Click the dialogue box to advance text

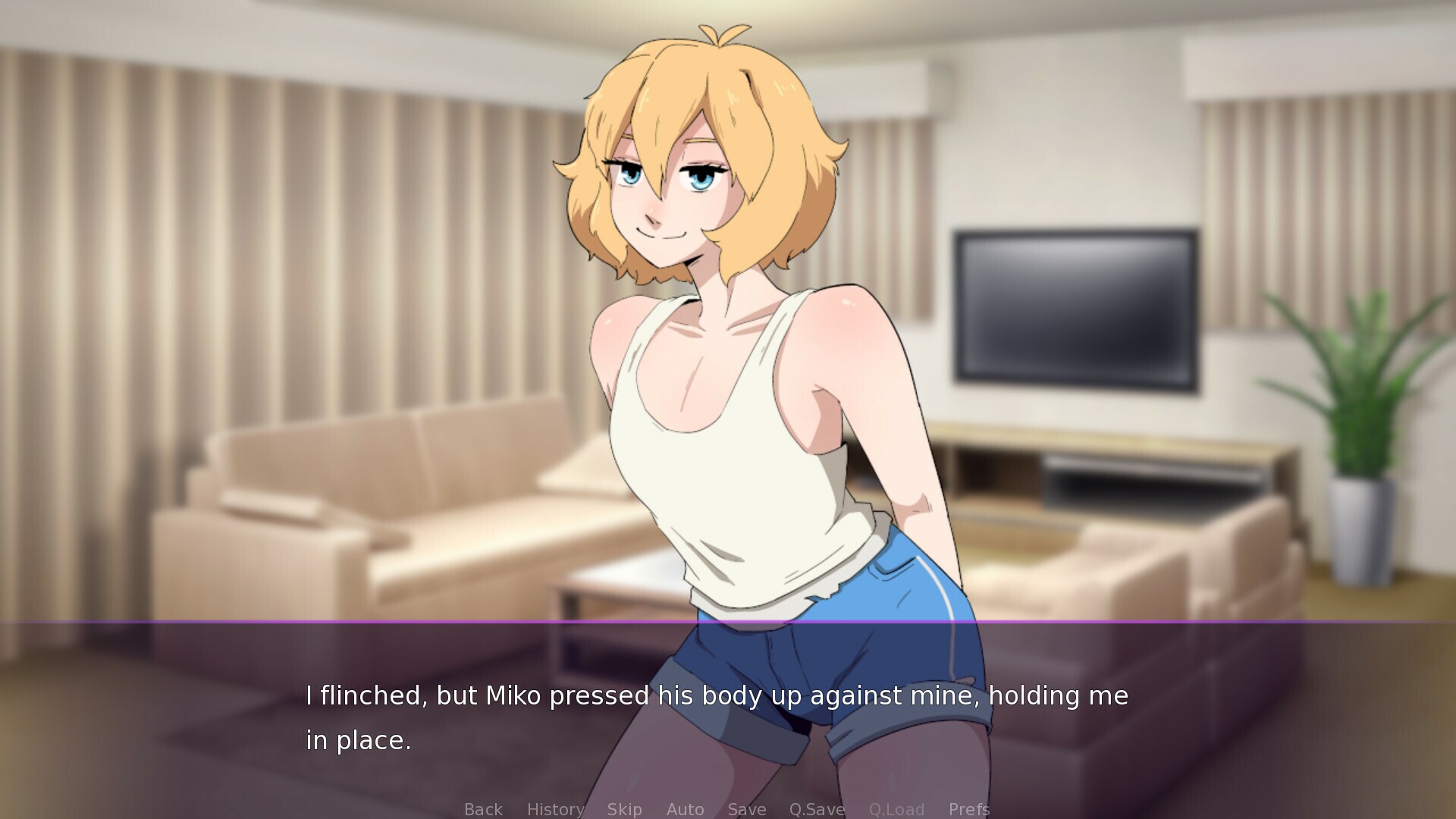pyautogui.click(x=728, y=713)
